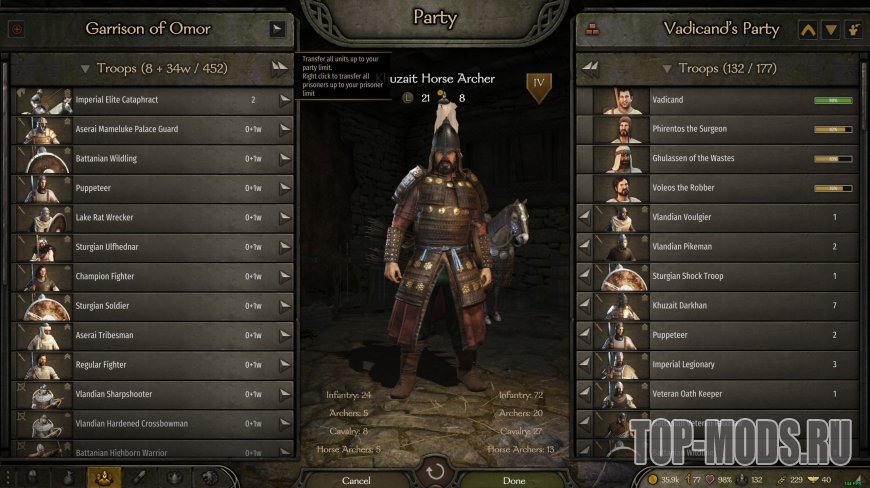
Task: Cancel the party exchange
Action: pos(356,480)
